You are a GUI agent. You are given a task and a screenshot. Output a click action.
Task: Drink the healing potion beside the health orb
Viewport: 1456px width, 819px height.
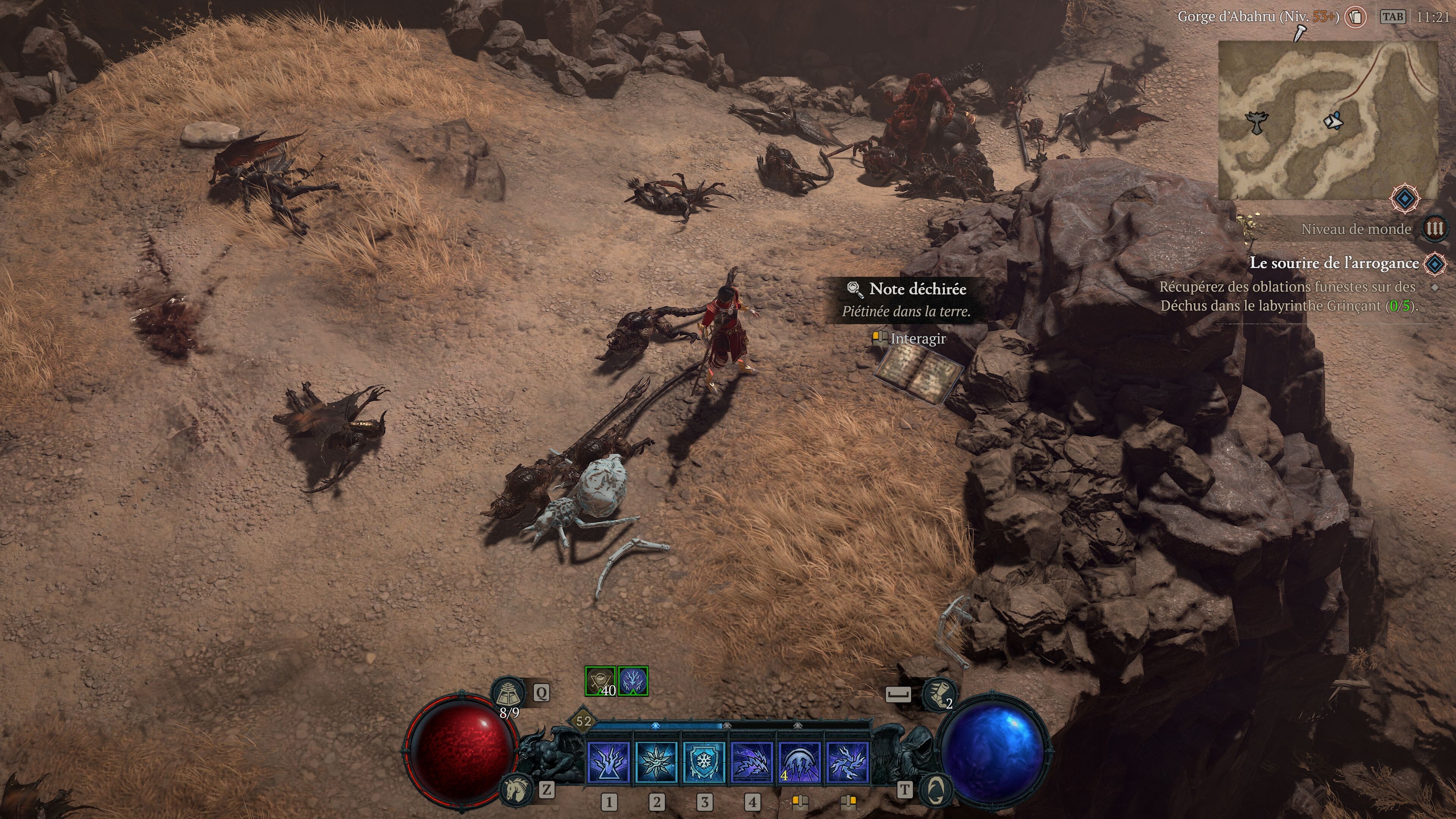click(508, 693)
